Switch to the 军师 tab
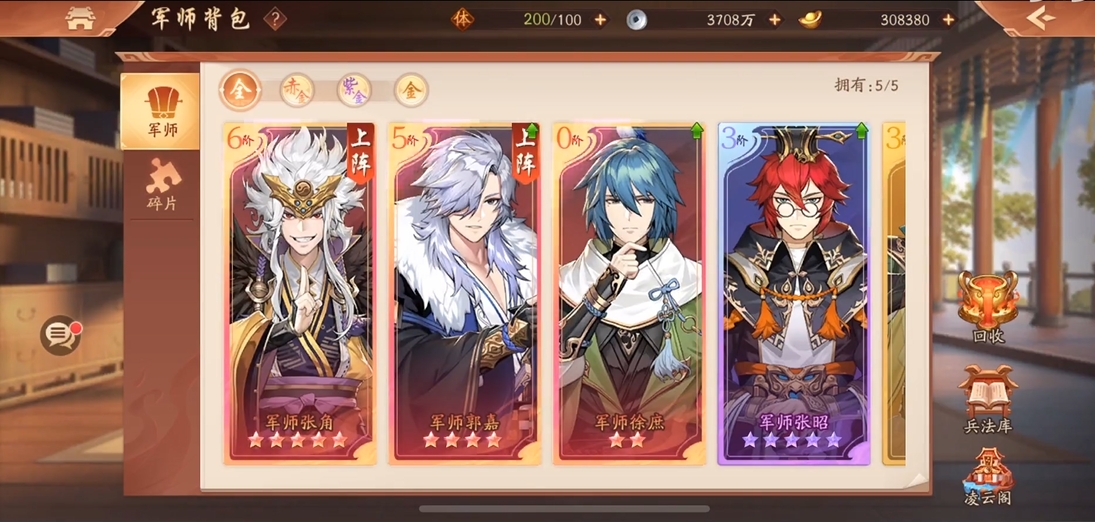The width and height of the screenshot is (1095, 522). [159, 111]
